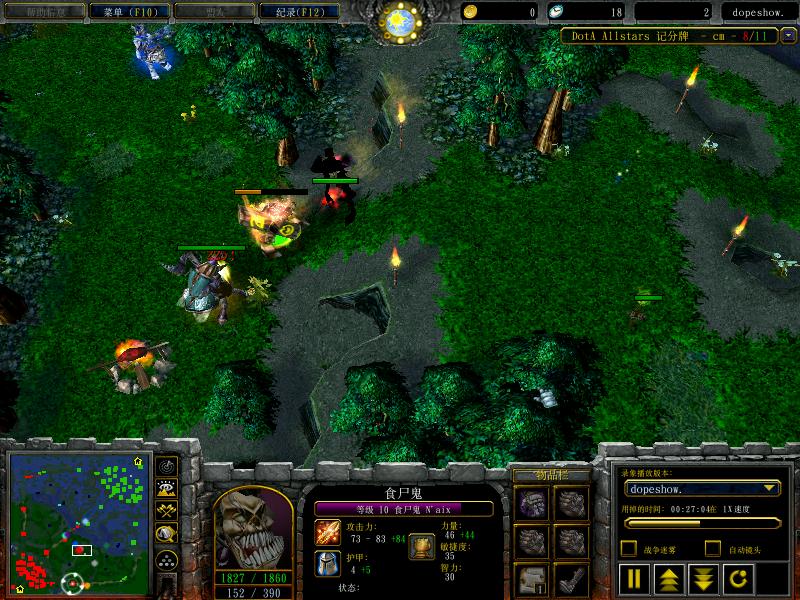The height and width of the screenshot is (600, 800).
Task: Enable the 自动镜头 auto camera checkbox
Action: point(712,548)
